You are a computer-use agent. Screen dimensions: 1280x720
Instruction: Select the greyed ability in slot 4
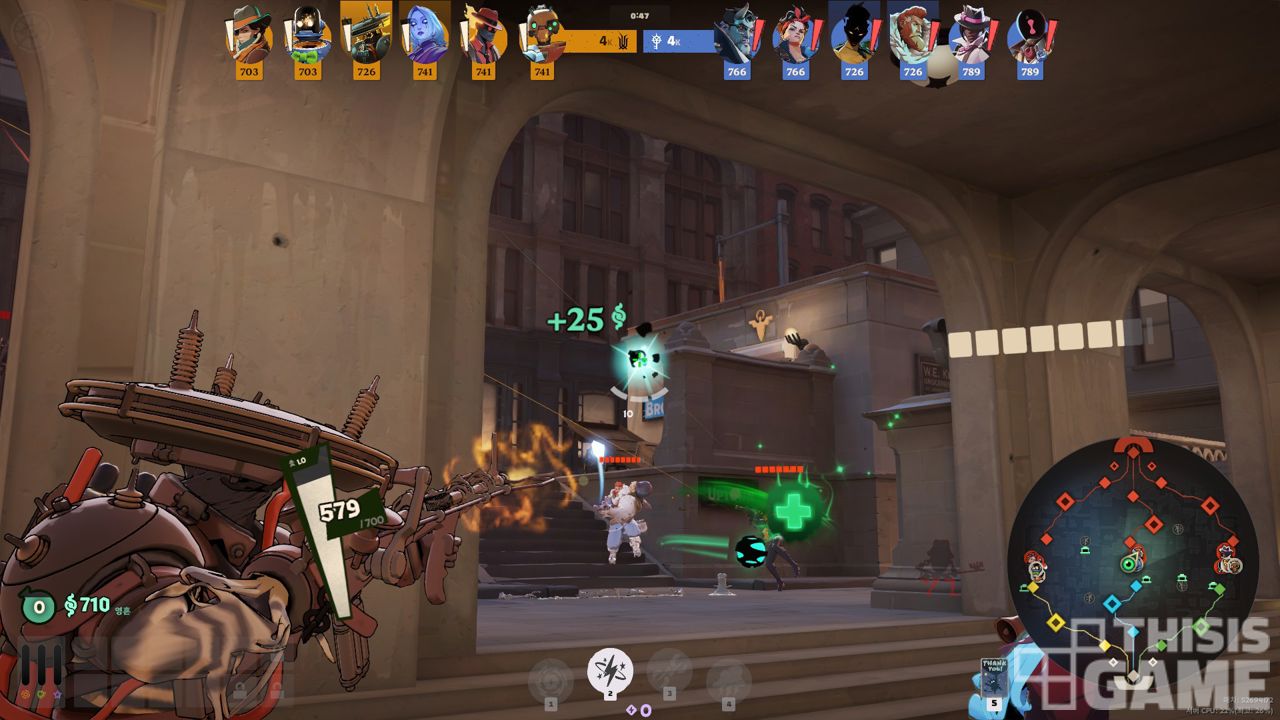[x=728, y=680]
